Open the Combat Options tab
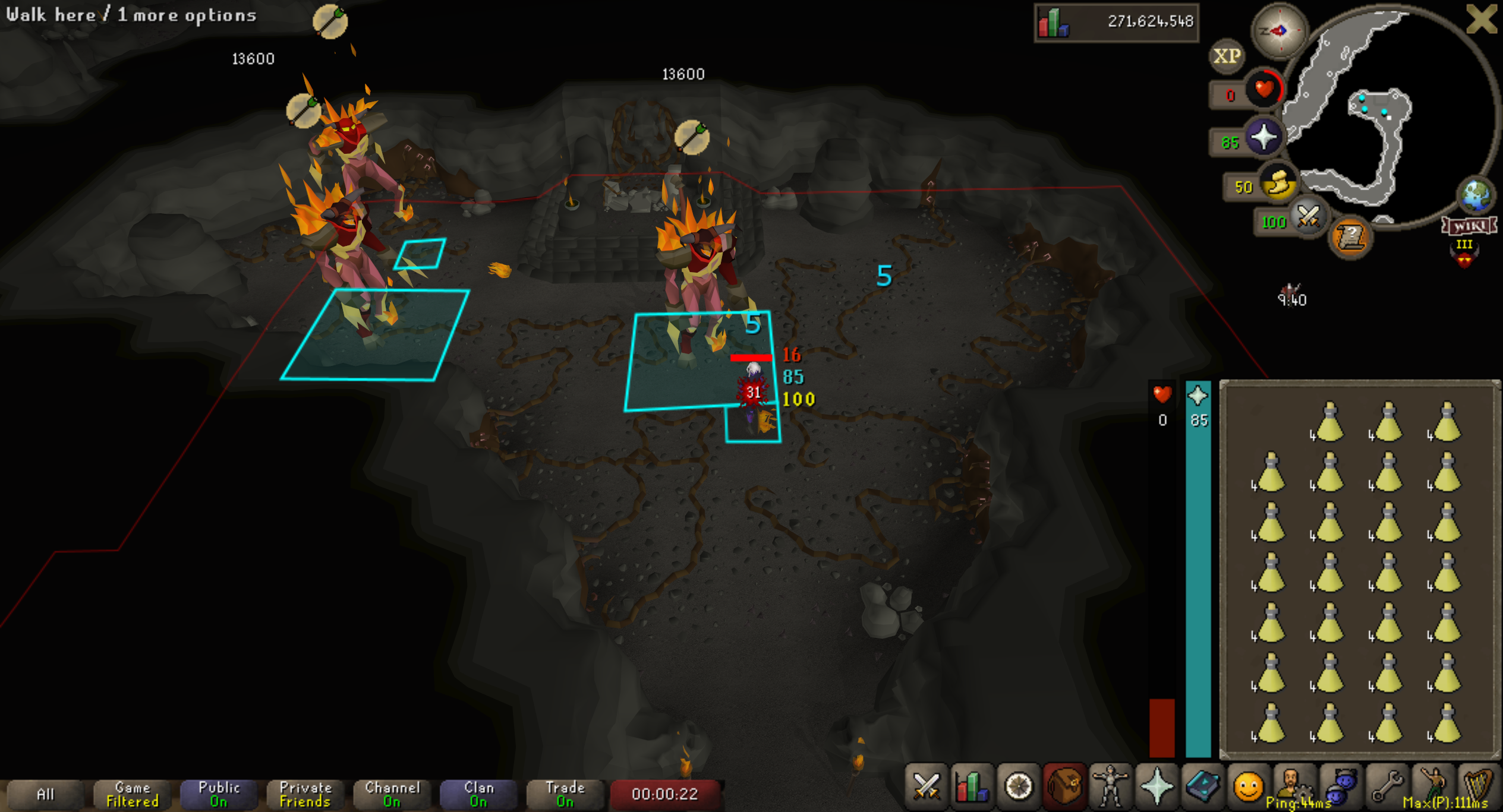 [x=926, y=786]
